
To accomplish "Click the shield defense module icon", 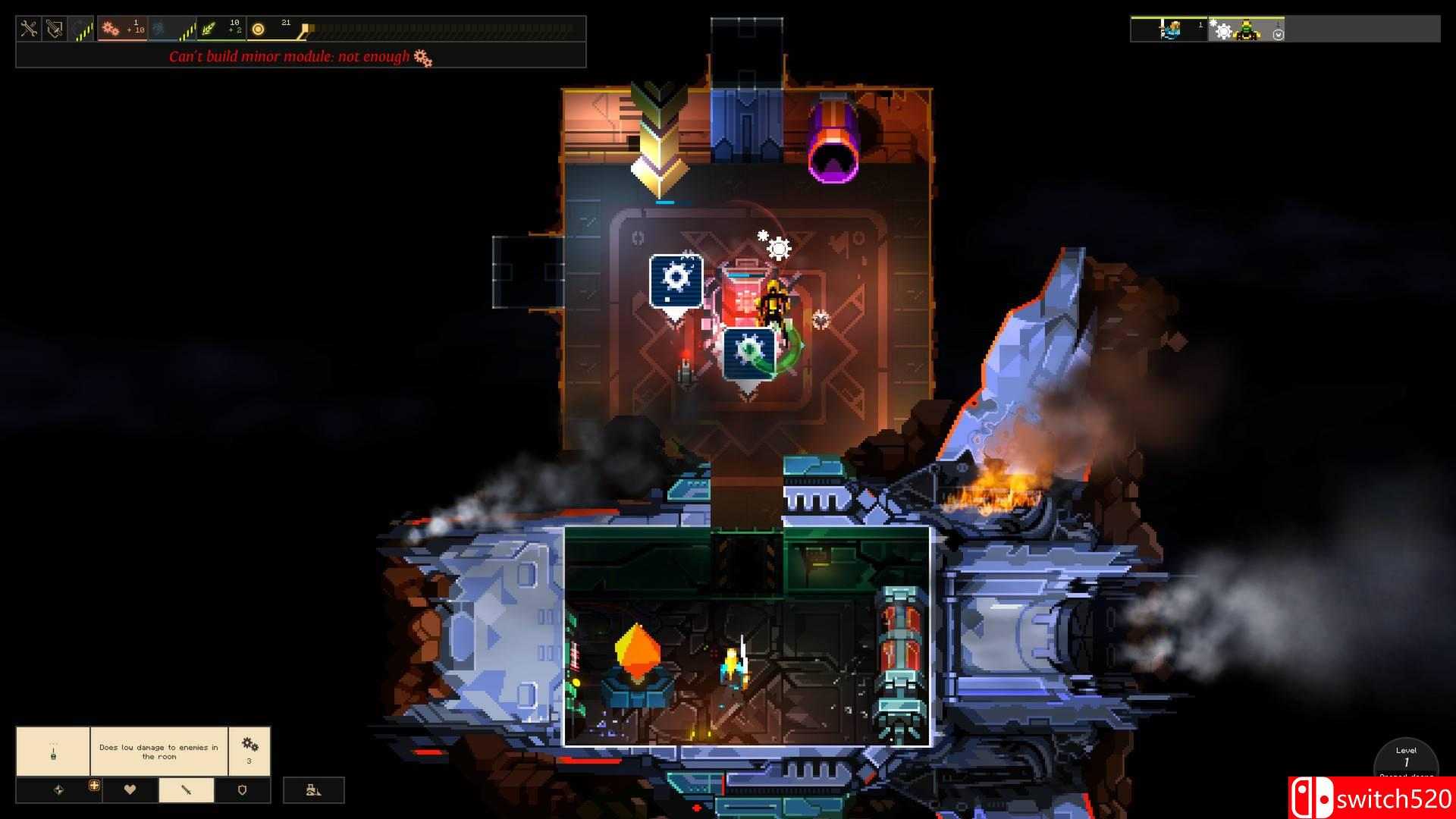I will click(242, 789).
